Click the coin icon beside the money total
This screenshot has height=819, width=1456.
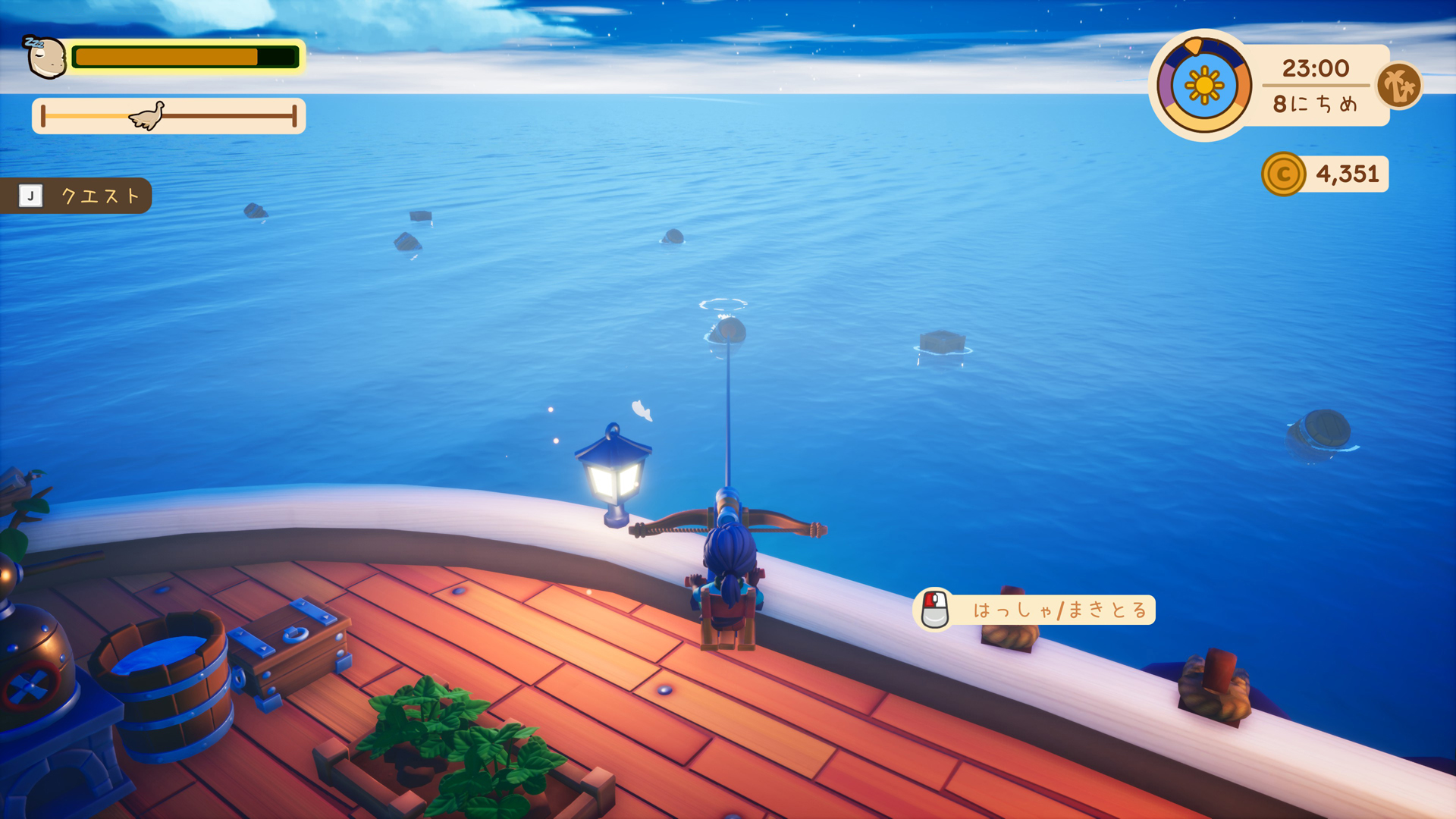[x=1284, y=174]
